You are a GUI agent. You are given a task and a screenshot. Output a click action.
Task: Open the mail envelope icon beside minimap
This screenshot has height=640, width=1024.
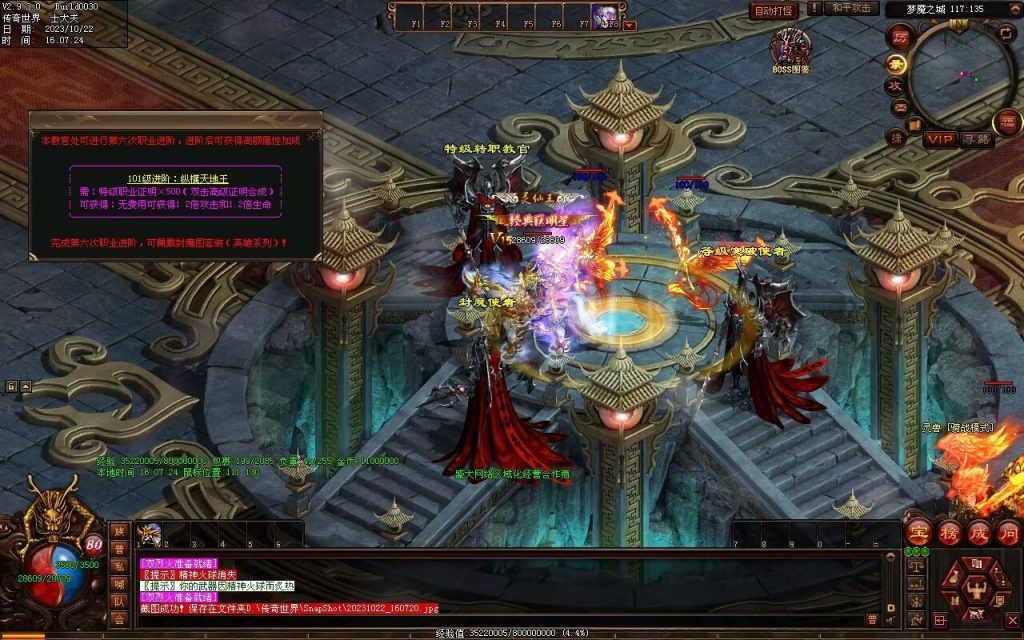pos(900,107)
